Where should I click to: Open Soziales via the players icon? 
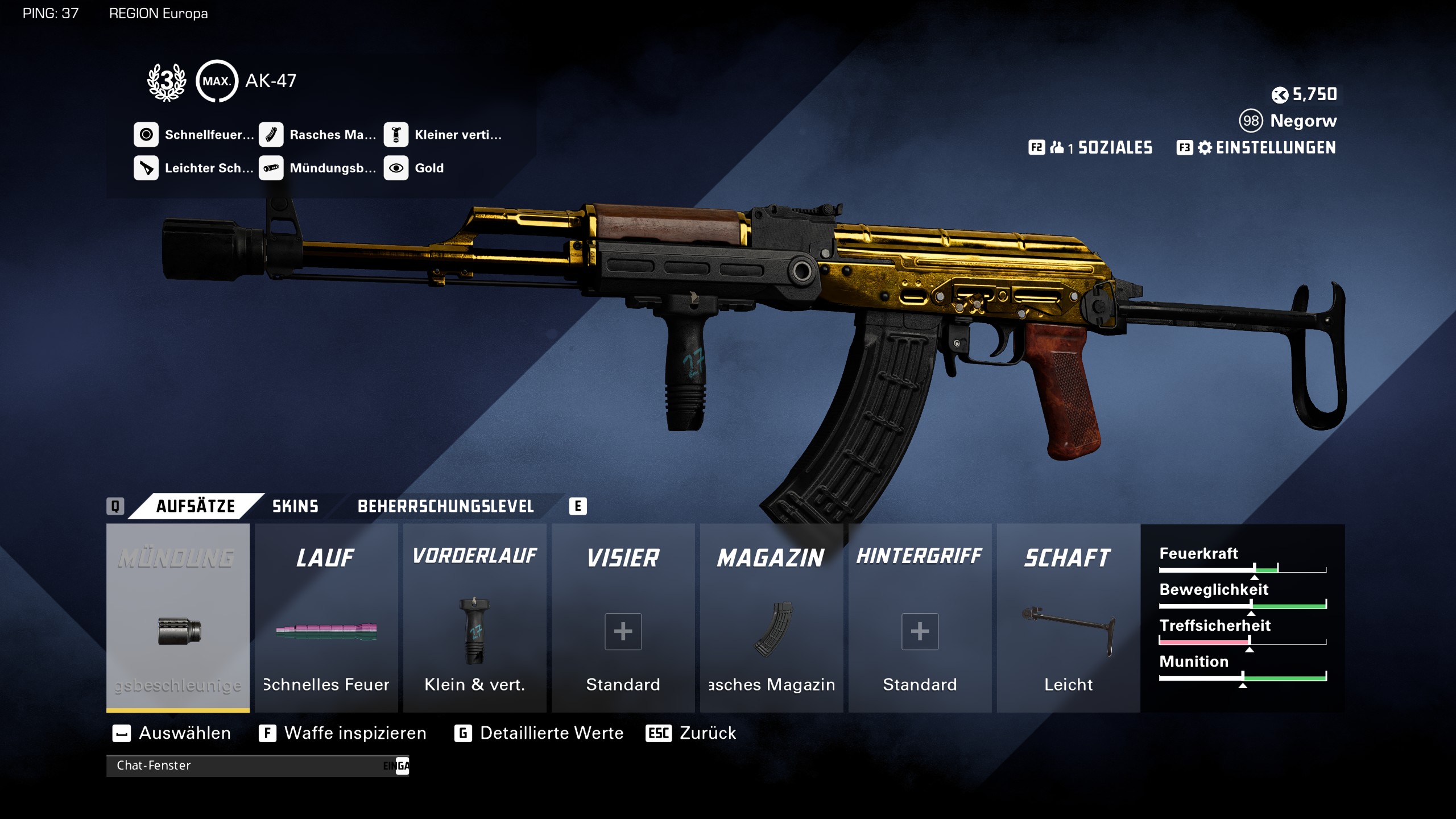coord(1059,148)
